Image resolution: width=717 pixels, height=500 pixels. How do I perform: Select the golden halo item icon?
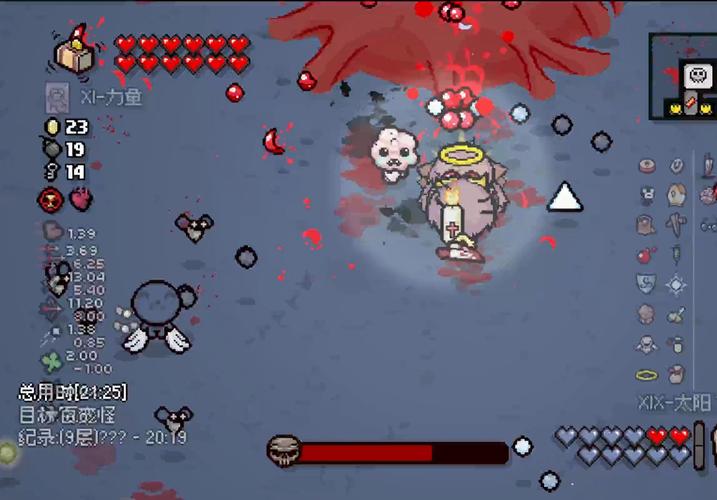pos(648,375)
